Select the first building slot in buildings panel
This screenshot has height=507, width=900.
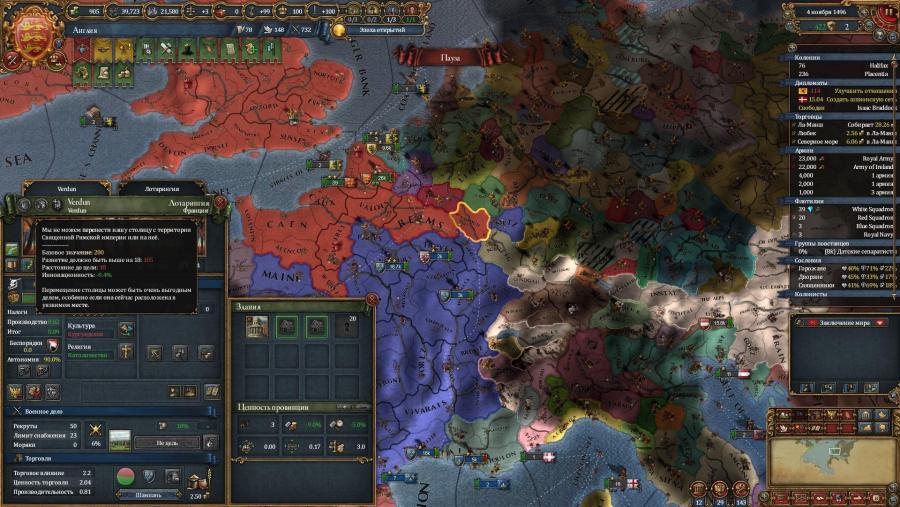[256, 326]
